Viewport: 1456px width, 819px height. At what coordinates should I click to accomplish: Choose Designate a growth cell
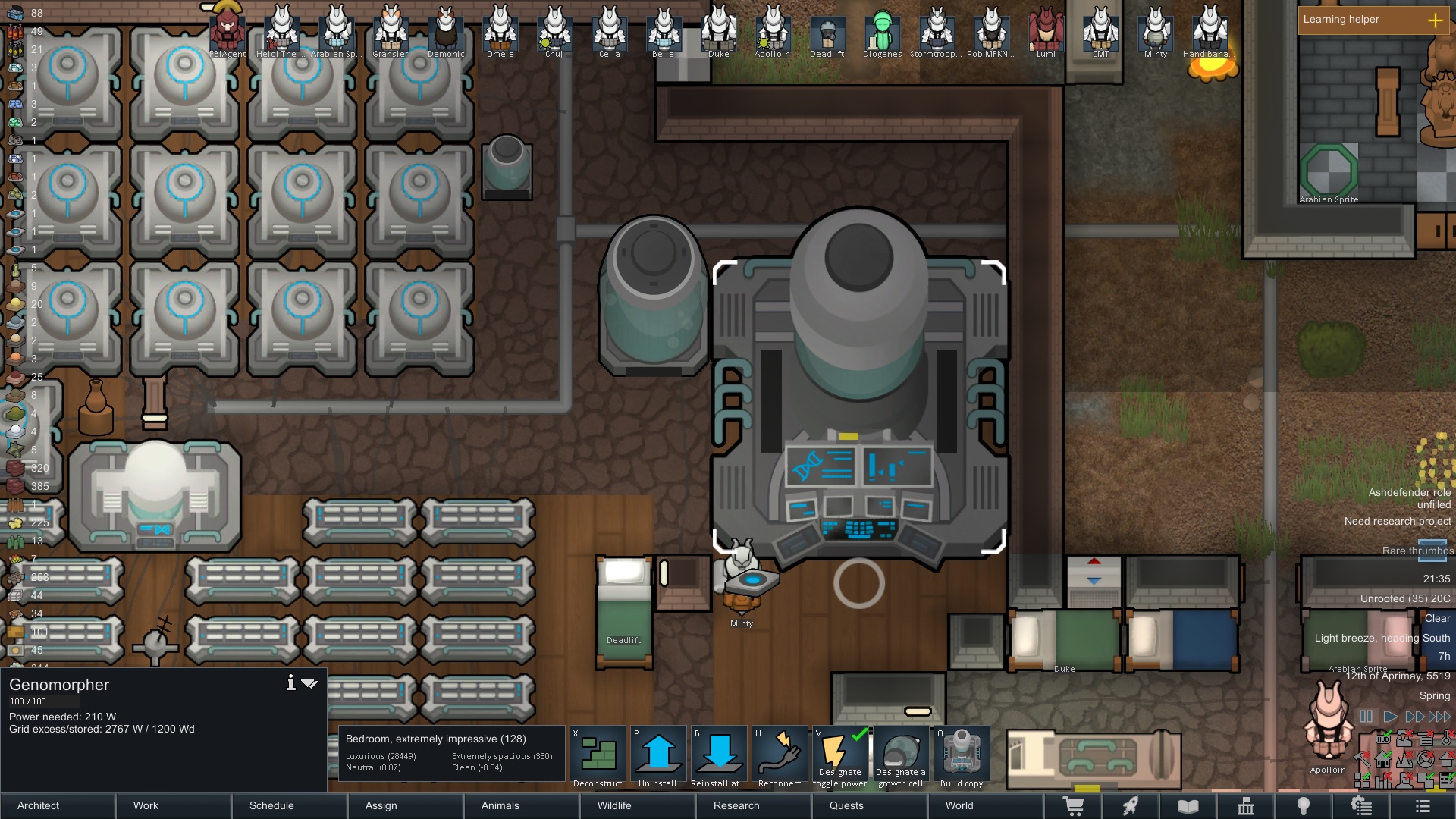point(900,757)
